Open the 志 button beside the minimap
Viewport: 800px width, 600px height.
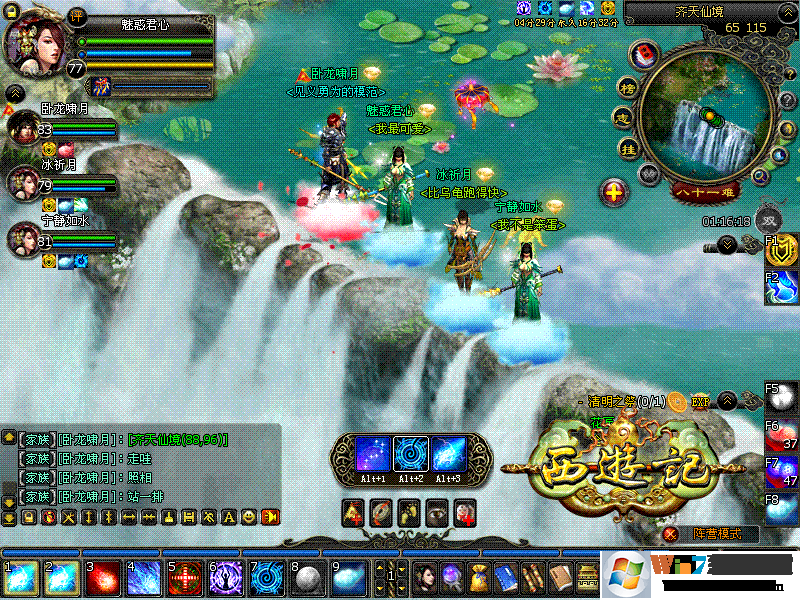point(622,119)
